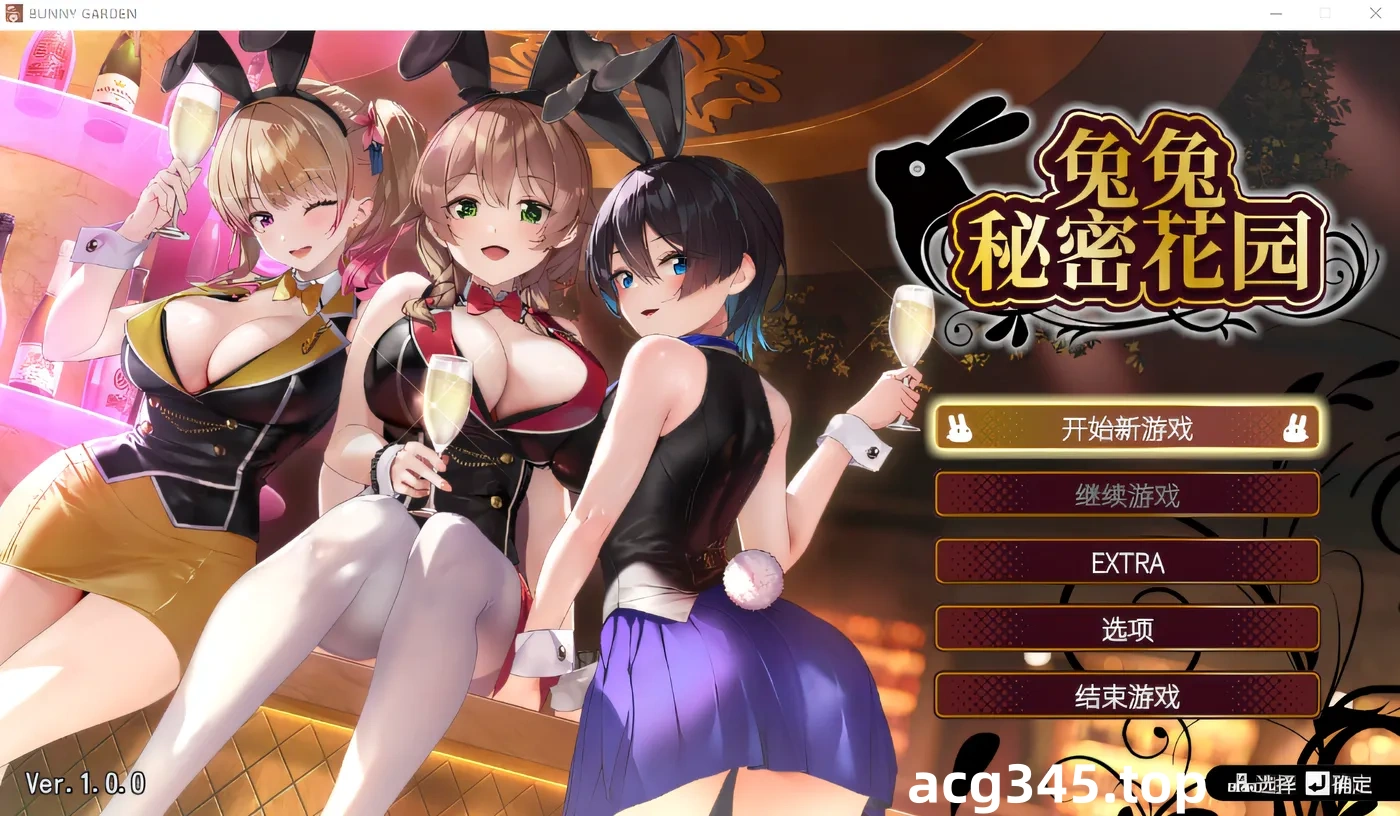Open the 选项 settings menu
Viewport: 1400px width, 816px height.
(1127, 629)
